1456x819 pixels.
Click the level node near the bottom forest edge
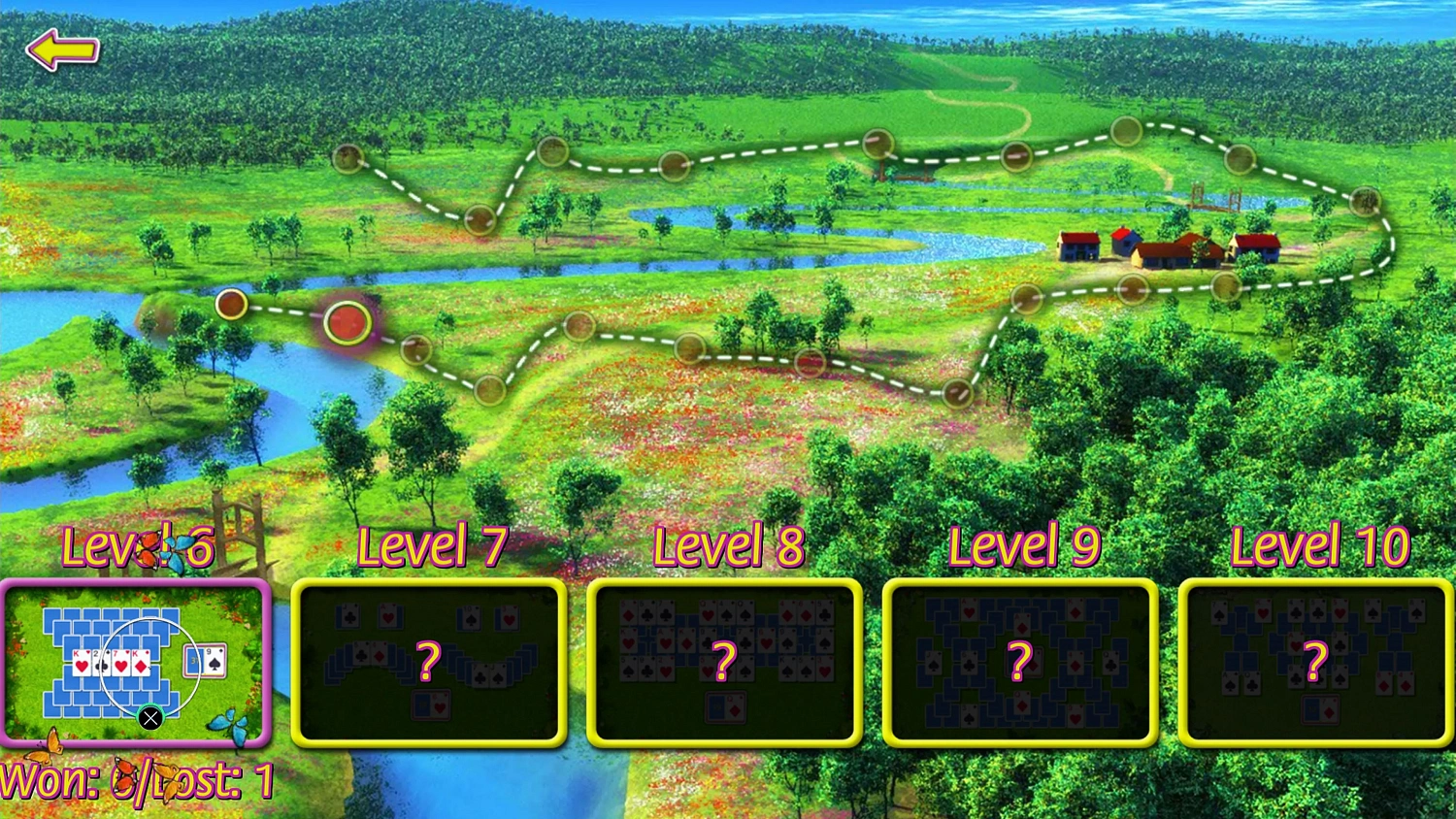pyautogui.click(x=956, y=394)
